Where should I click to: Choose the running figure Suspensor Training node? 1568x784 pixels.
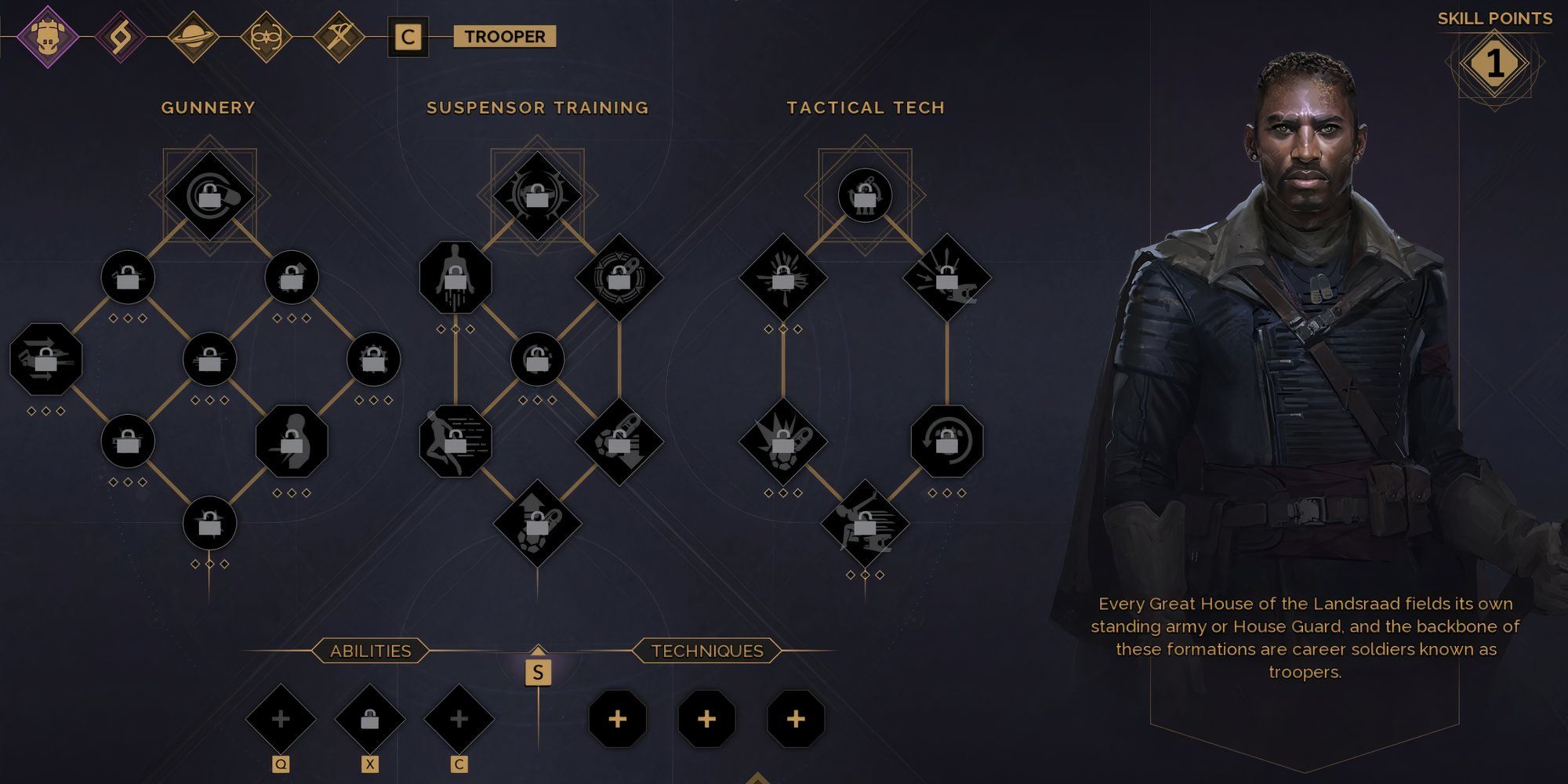pos(456,441)
